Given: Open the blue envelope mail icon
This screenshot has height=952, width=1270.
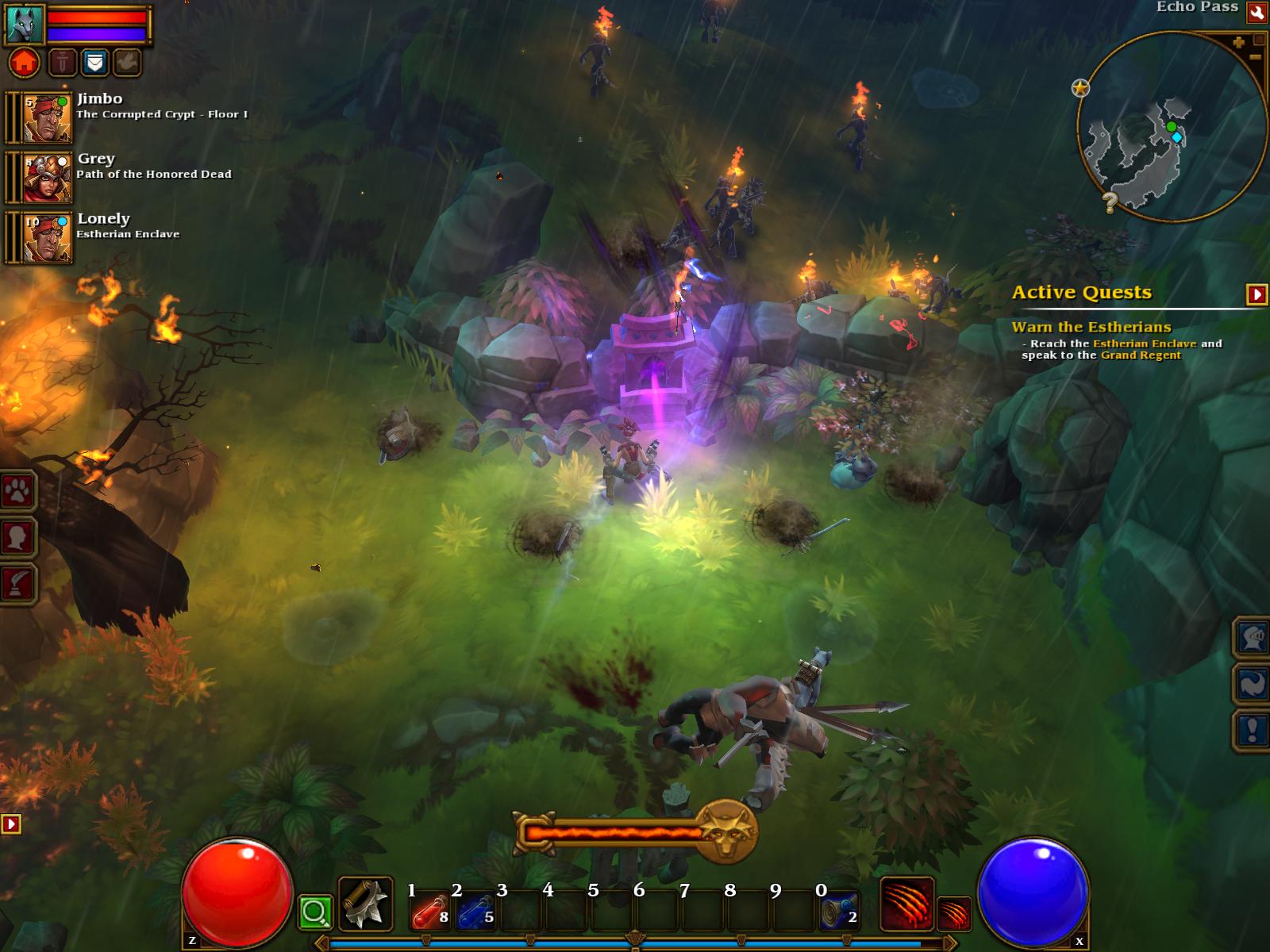Looking at the screenshot, I should point(95,62).
